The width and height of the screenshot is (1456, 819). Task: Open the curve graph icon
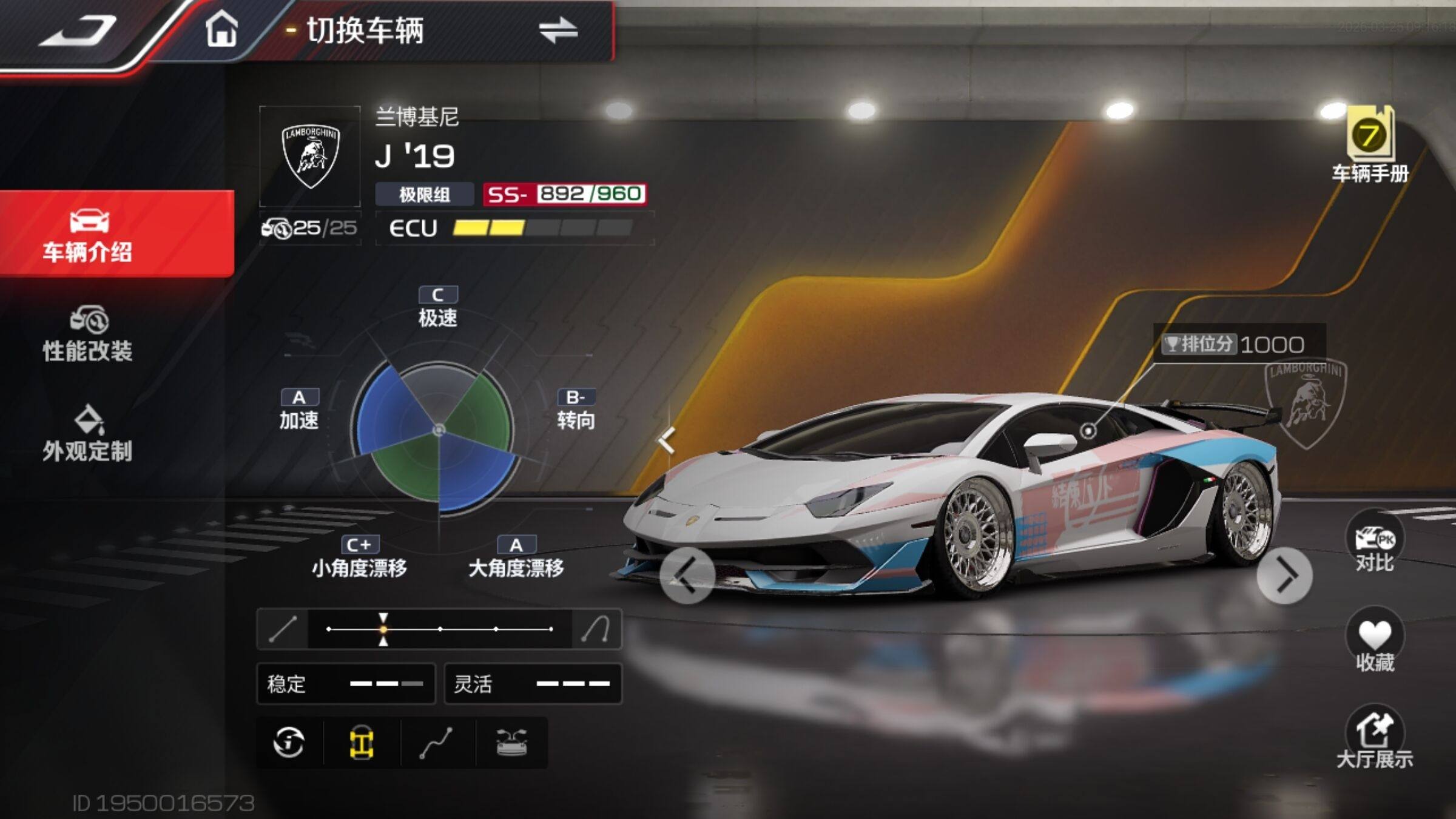tap(437, 743)
